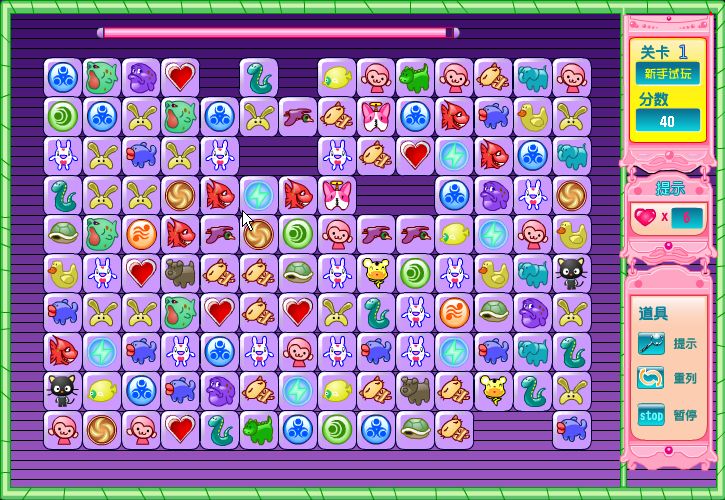Screen dimensions: 725x500
Task: Use the 提示 hint tool
Action: click(652, 344)
